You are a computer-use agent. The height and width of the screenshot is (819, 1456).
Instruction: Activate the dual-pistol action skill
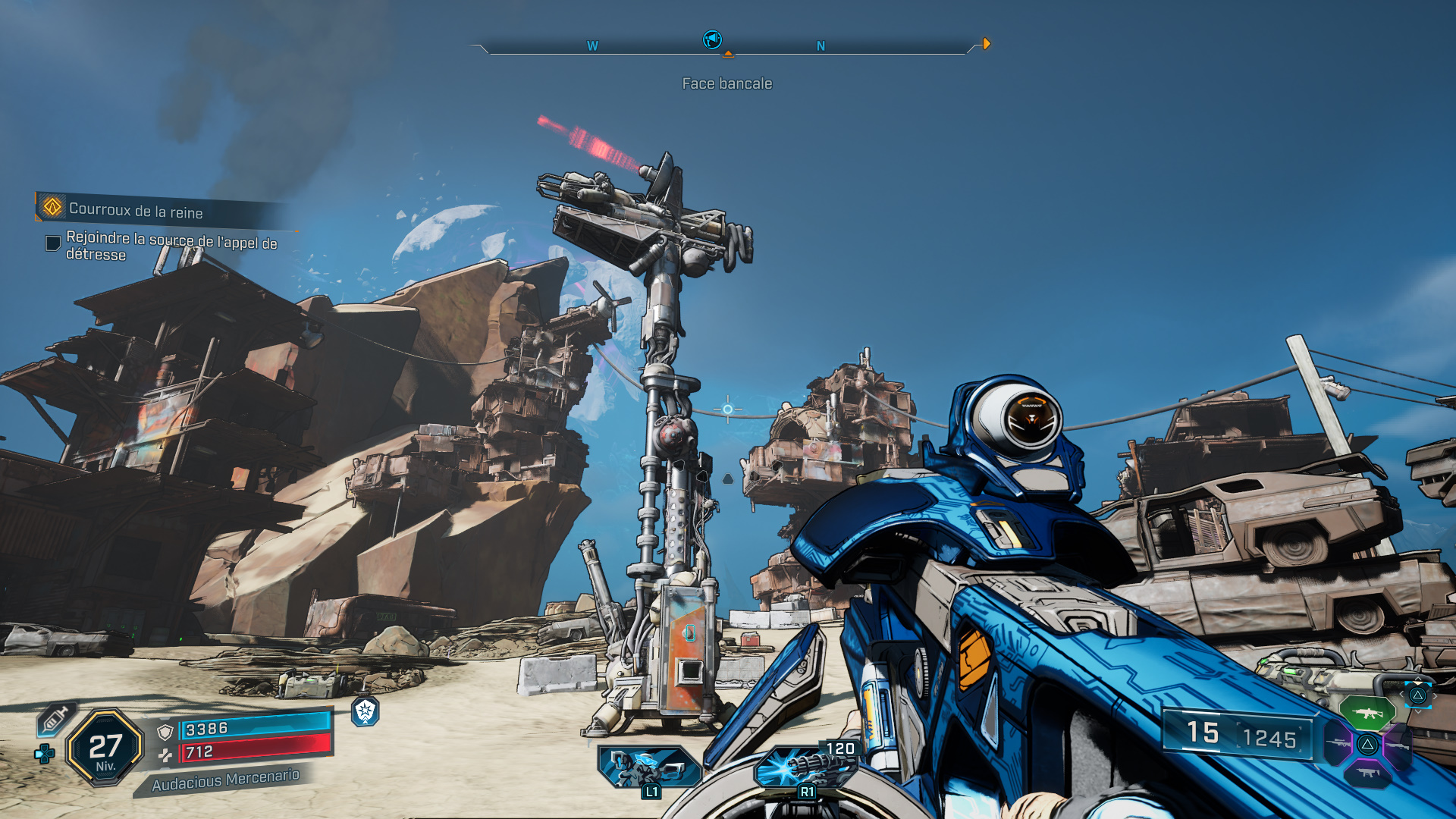click(x=649, y=766)
